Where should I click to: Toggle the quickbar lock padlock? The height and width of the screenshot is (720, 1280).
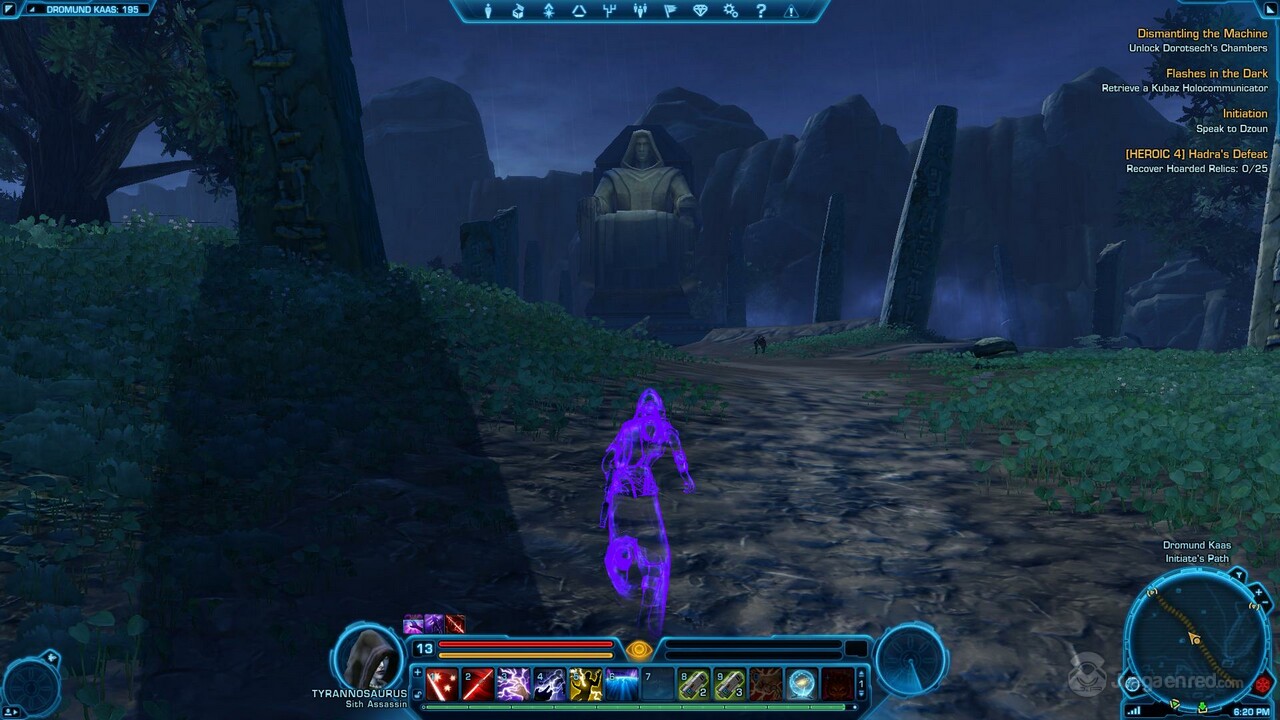[x=417, y=693]
